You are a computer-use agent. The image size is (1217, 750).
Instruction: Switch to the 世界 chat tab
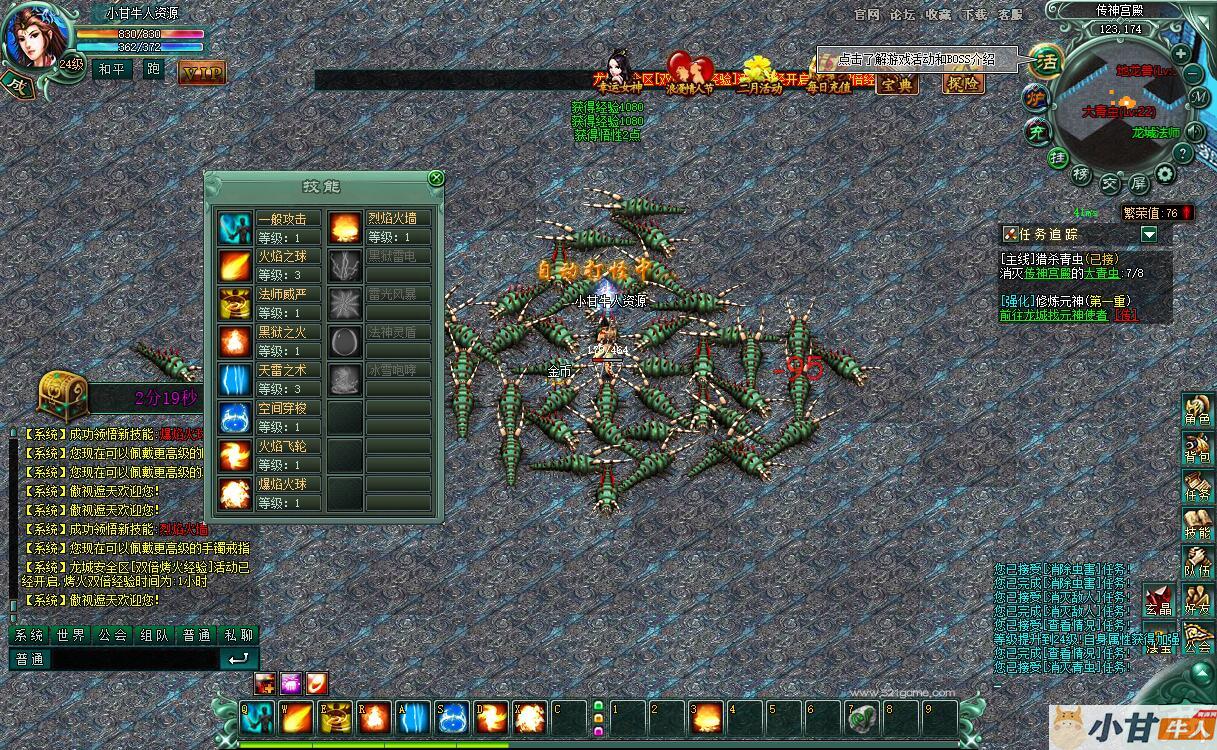(71, 635)
